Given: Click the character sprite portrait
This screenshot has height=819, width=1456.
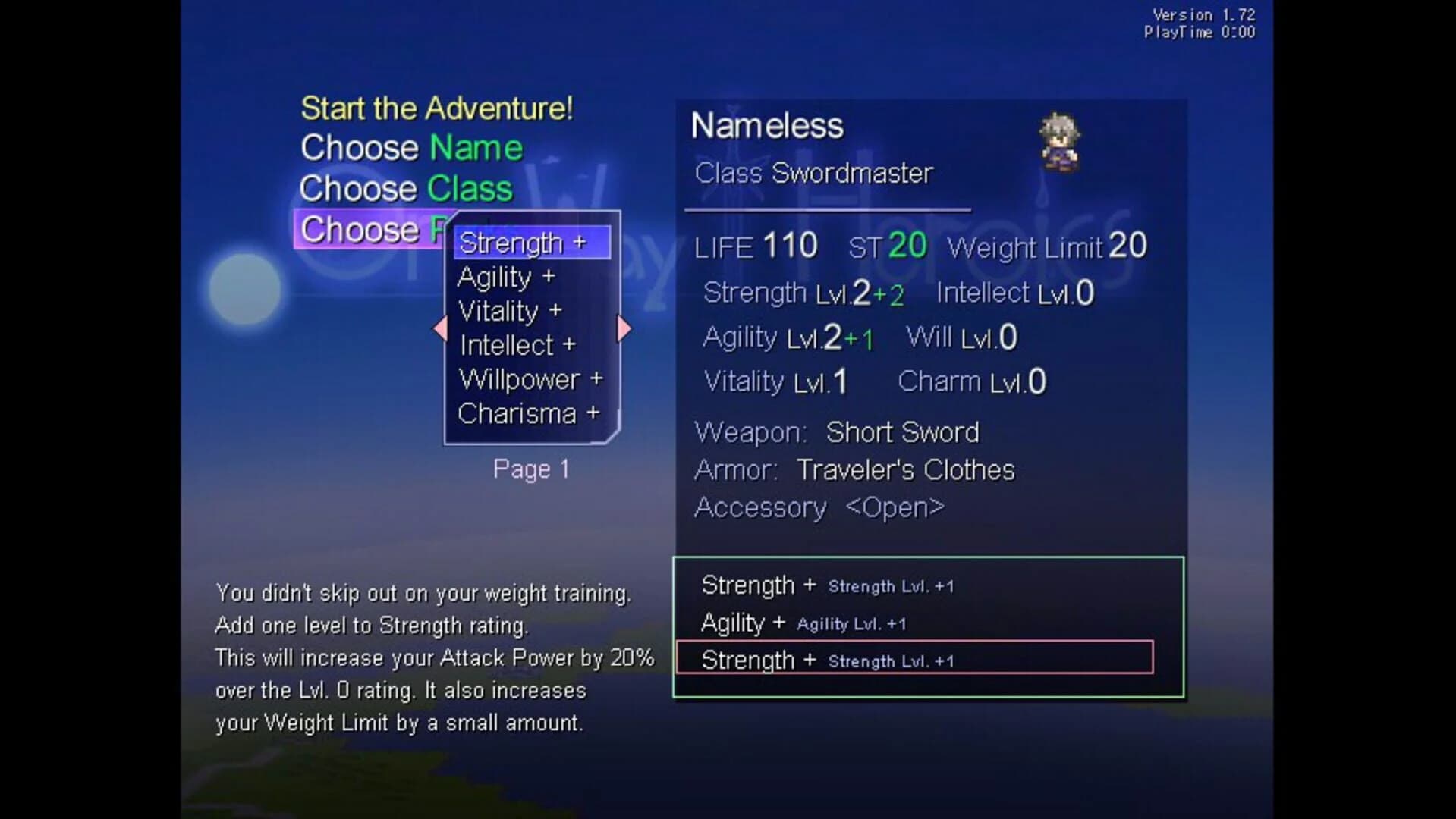Looking at the screenshot, I should [1060, 144].
